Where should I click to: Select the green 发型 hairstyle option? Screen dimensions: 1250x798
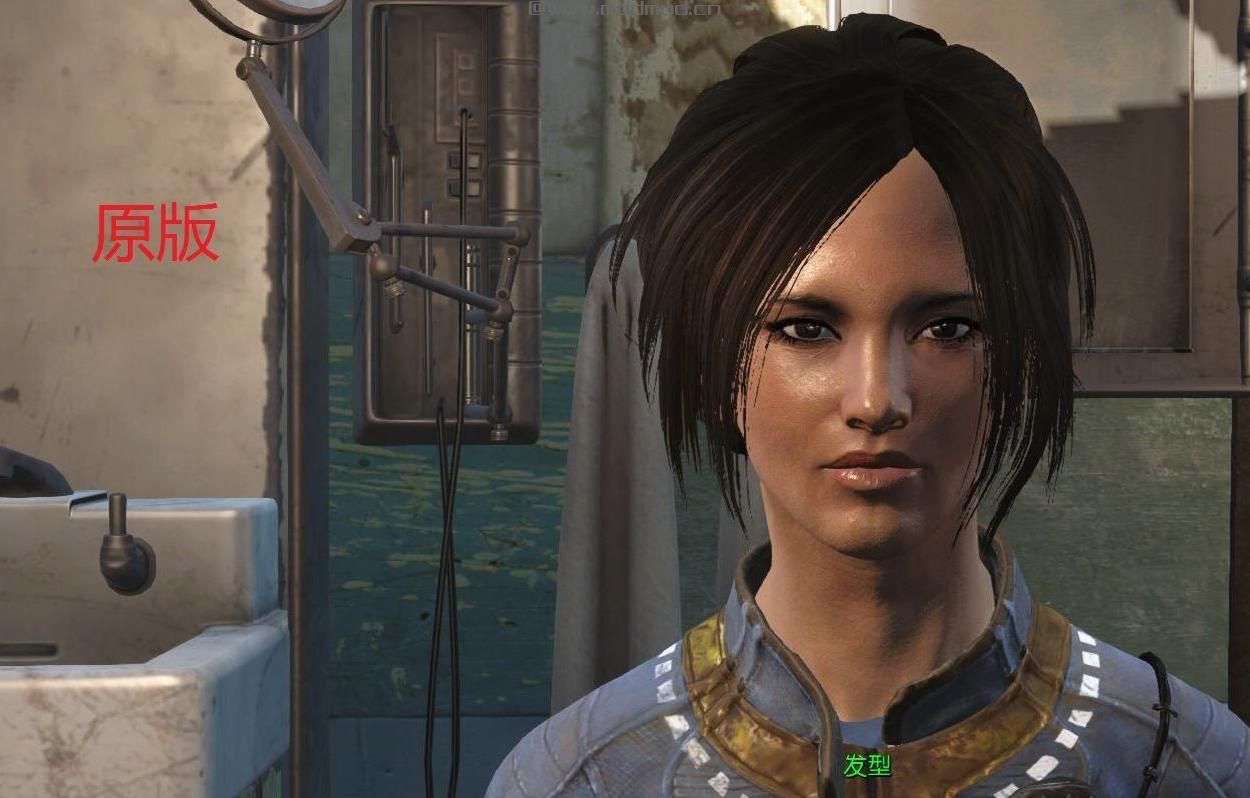click(866, 766)
